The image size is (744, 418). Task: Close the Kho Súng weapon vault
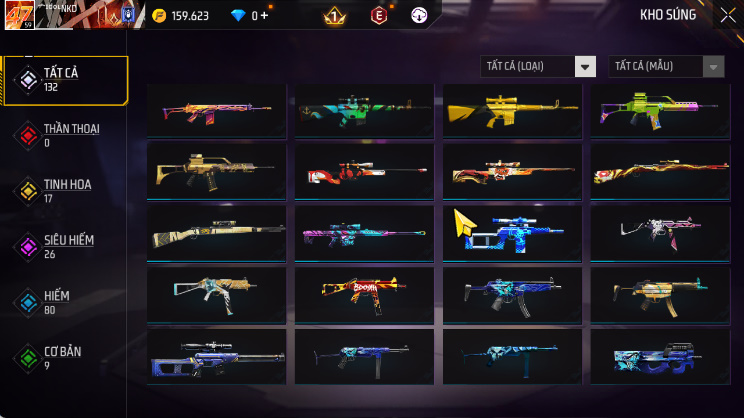click(x=727, y=15)
